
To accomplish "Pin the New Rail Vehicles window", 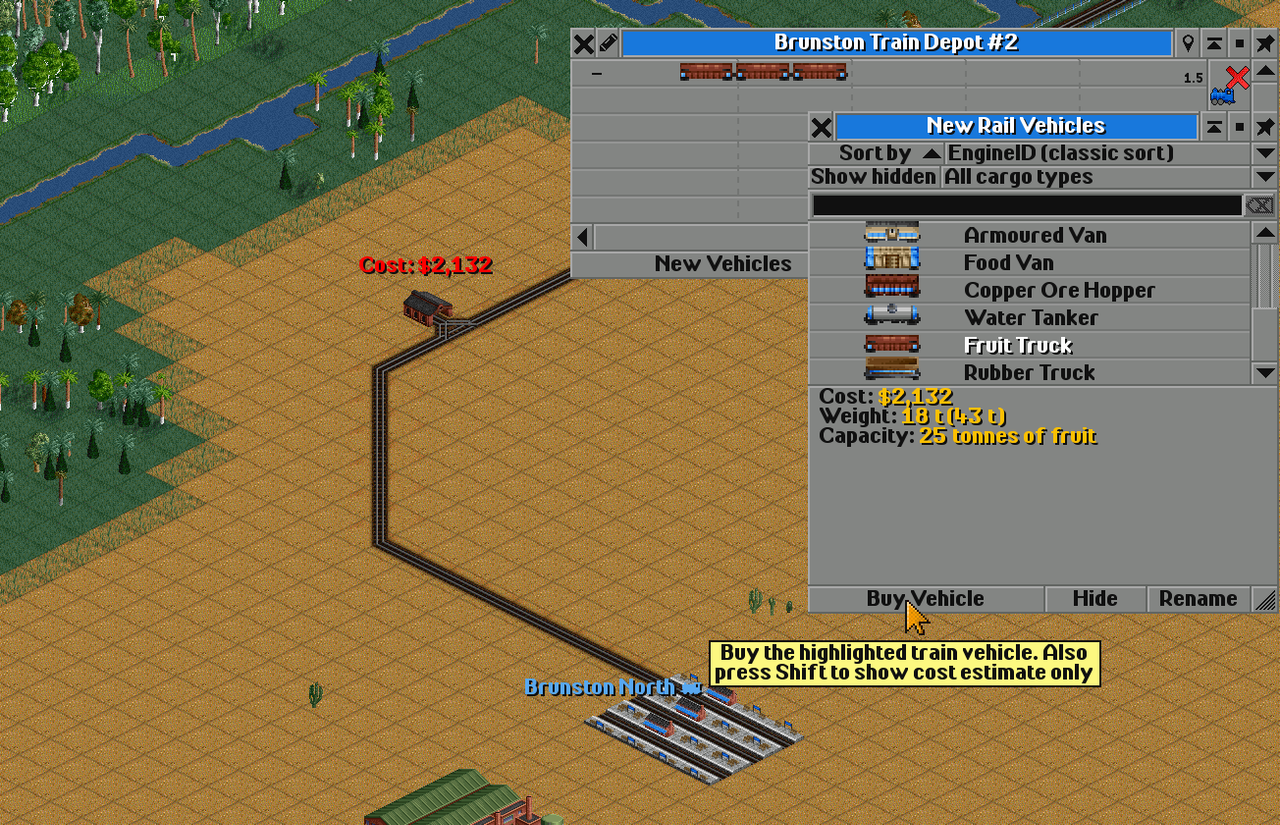I will click(1265, 127).
